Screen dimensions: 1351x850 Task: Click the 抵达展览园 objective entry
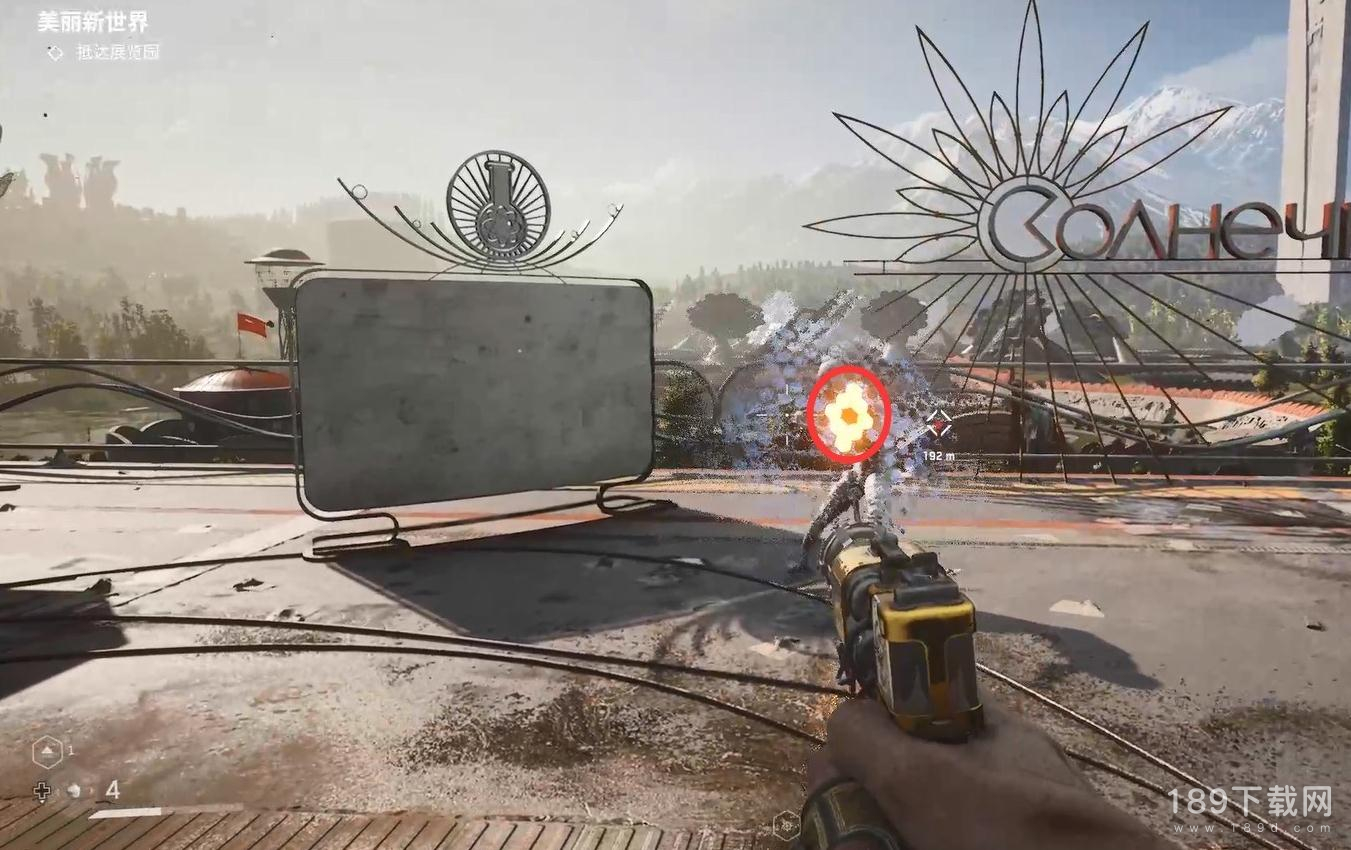click(117, 52)
